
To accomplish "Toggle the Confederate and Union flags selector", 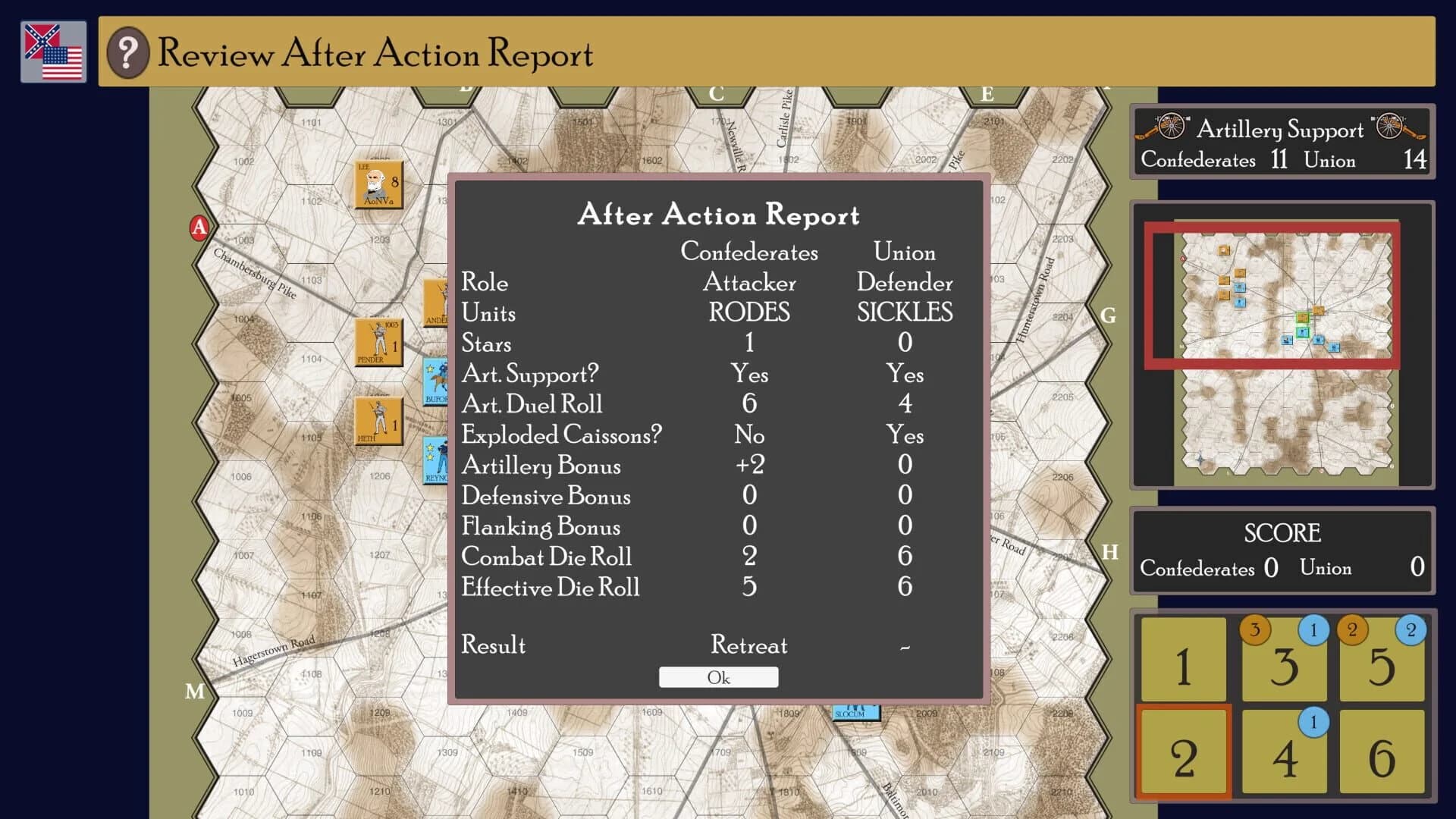I will [53, 52].
